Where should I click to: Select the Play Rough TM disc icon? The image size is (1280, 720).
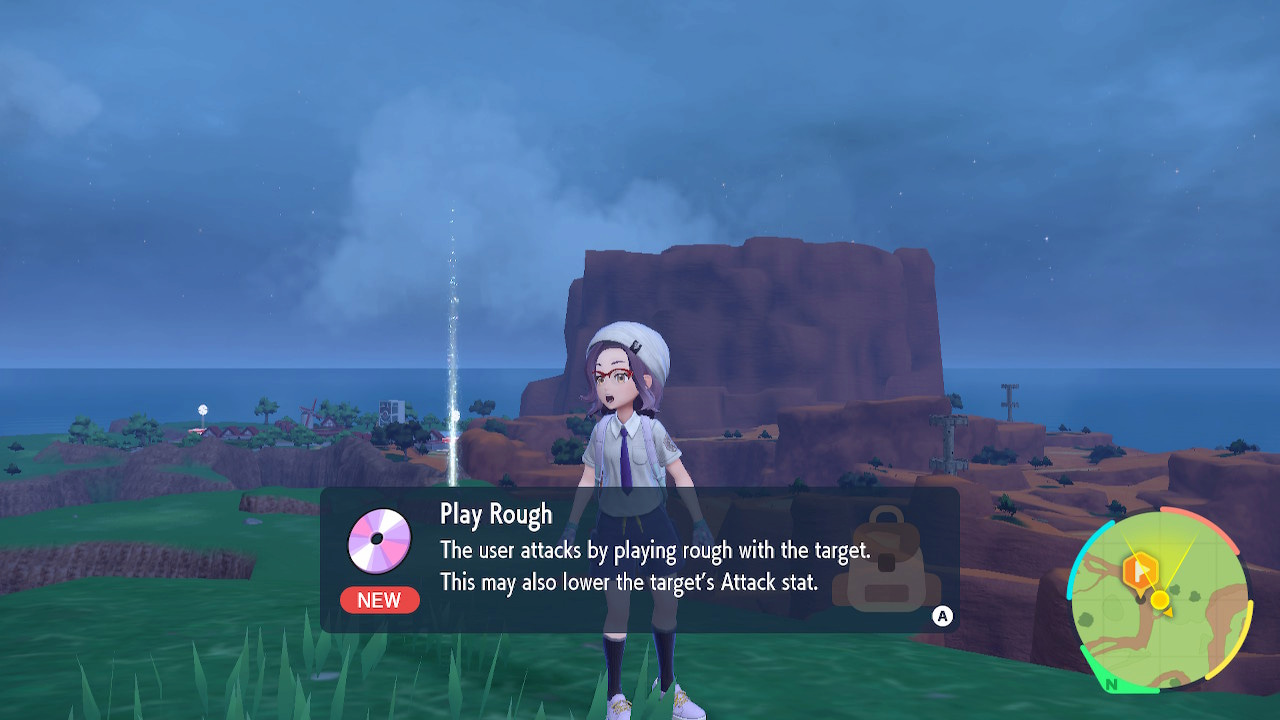379,539
